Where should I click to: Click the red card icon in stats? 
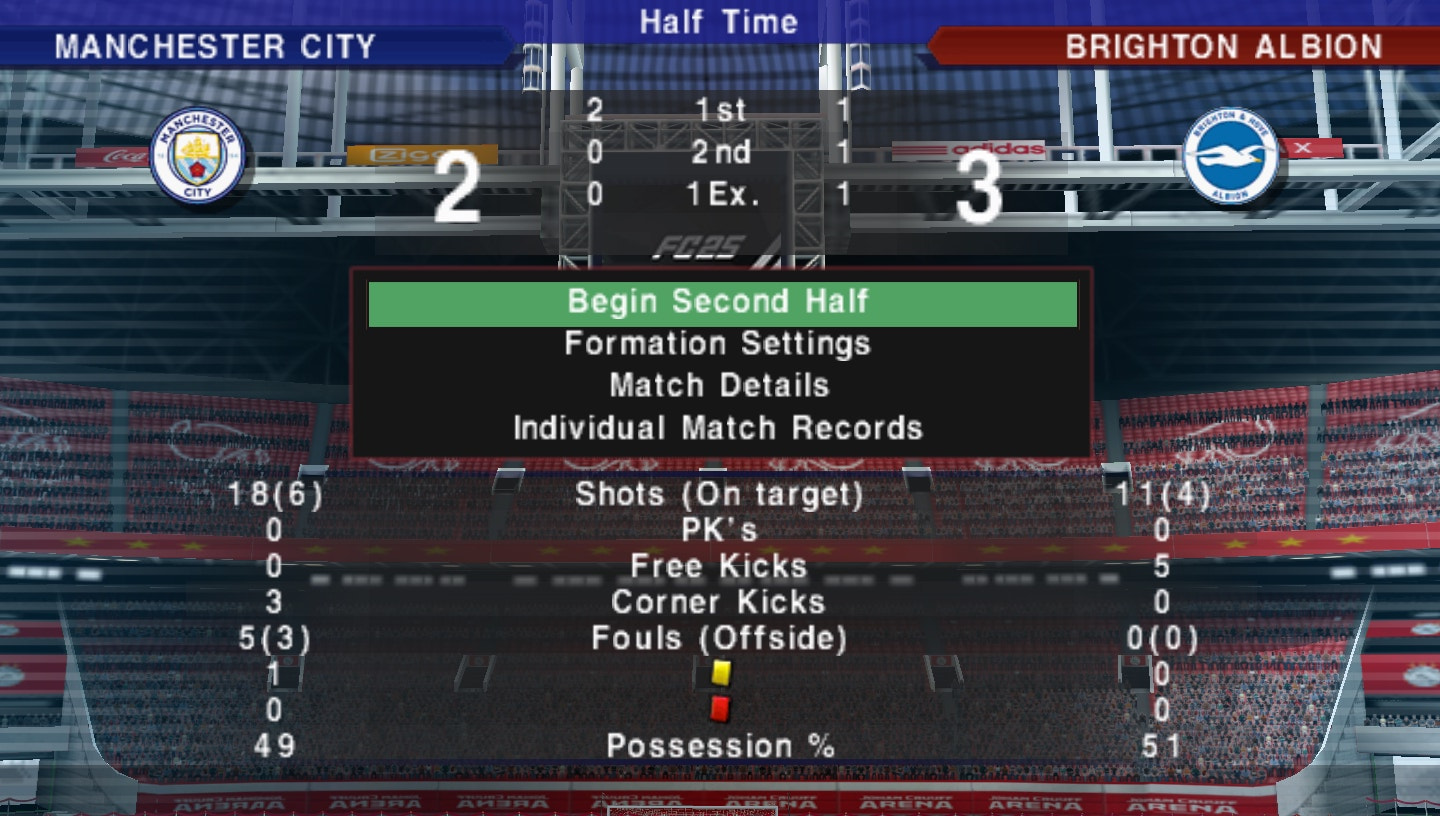pyautogui.click(x=718, y=710)
